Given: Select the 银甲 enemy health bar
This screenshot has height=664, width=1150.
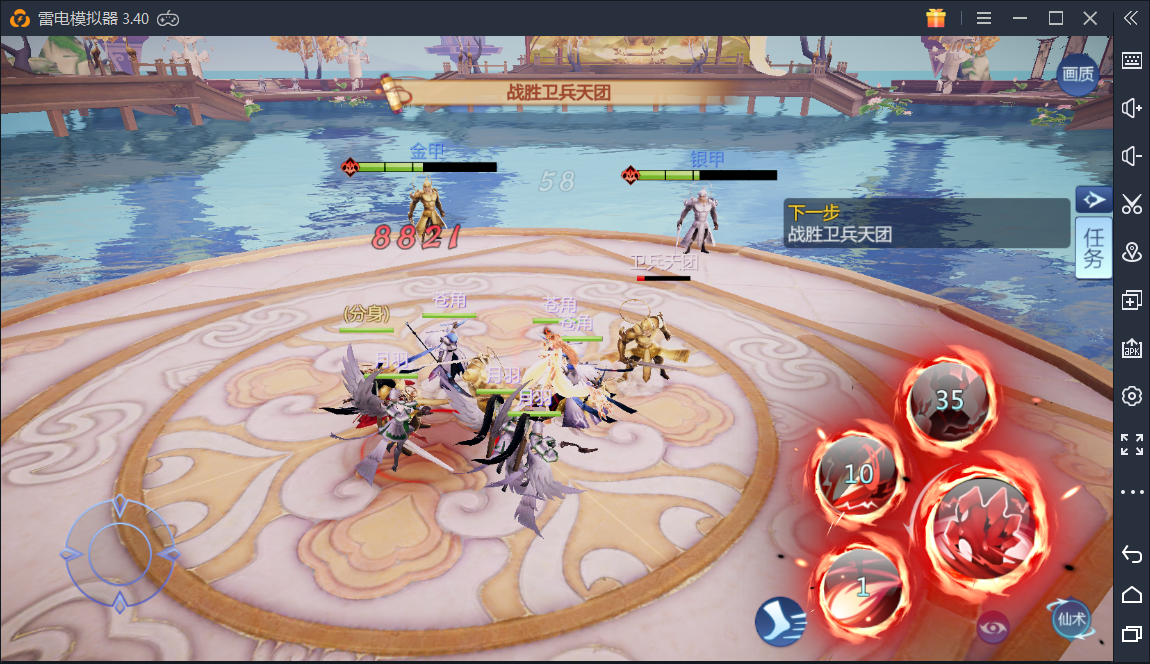Looking at the screenshot, I should pos(707,175).
